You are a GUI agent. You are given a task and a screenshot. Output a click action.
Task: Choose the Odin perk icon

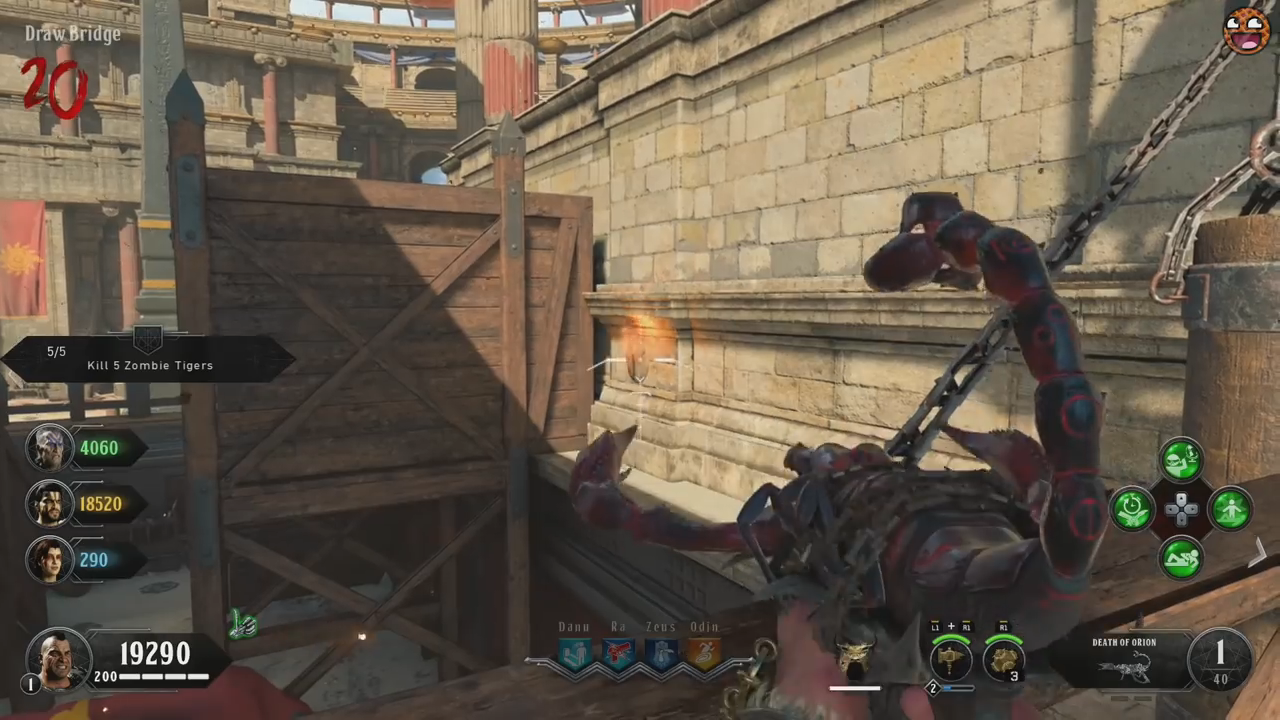pos(704,653)
